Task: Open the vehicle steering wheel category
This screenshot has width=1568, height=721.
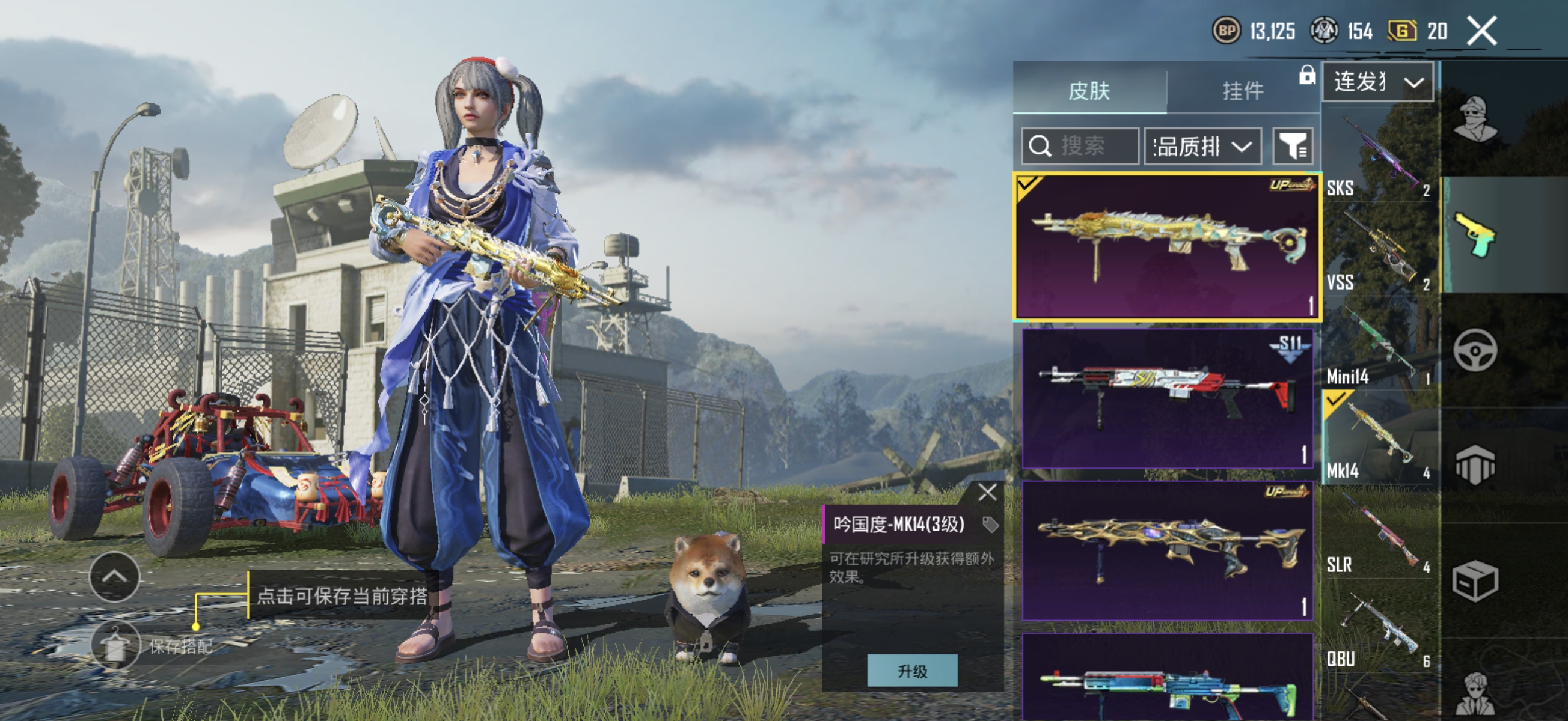Action: click(1475, 350)
